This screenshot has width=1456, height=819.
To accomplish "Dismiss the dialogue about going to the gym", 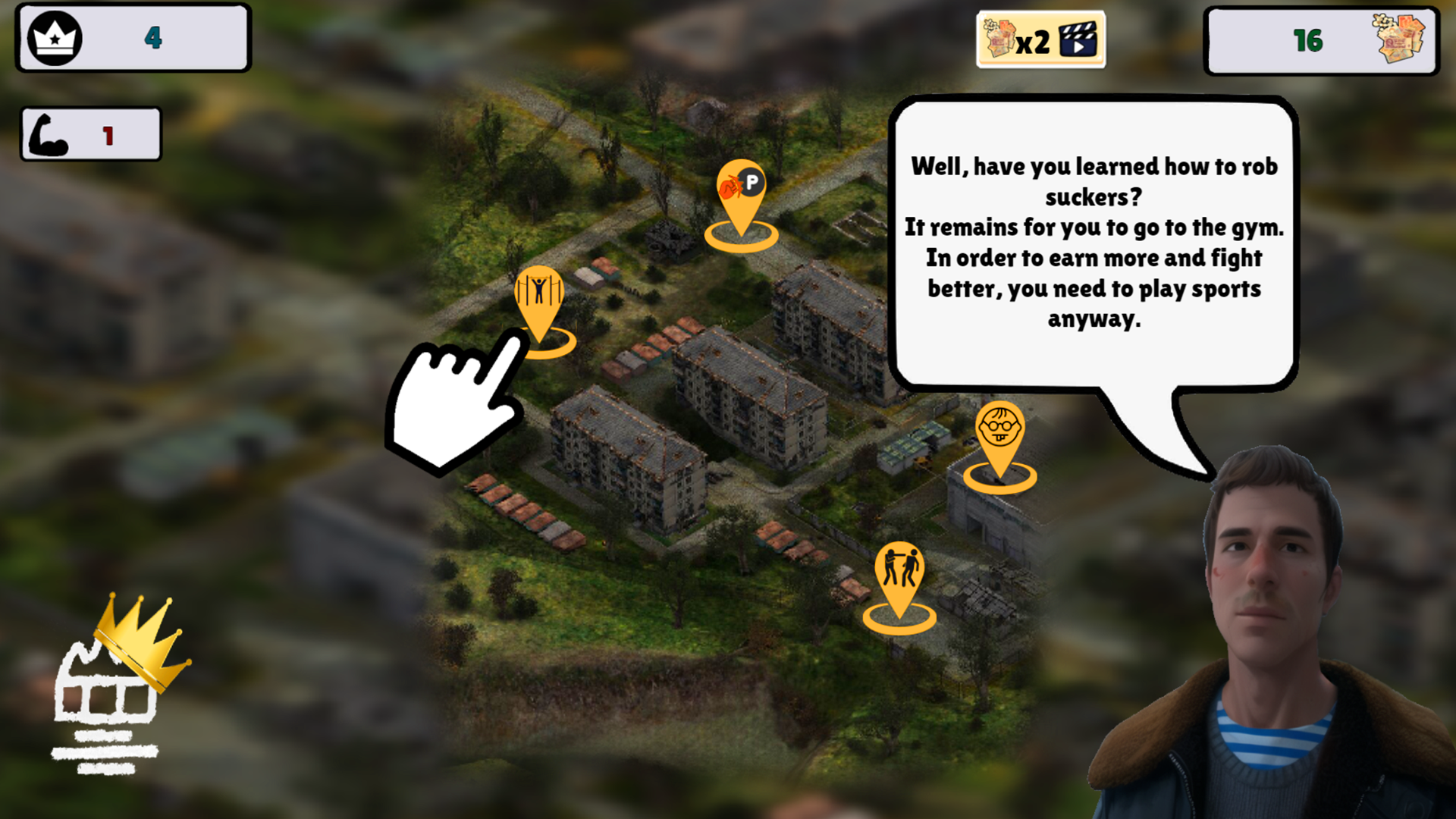I will pos(1094,243).
